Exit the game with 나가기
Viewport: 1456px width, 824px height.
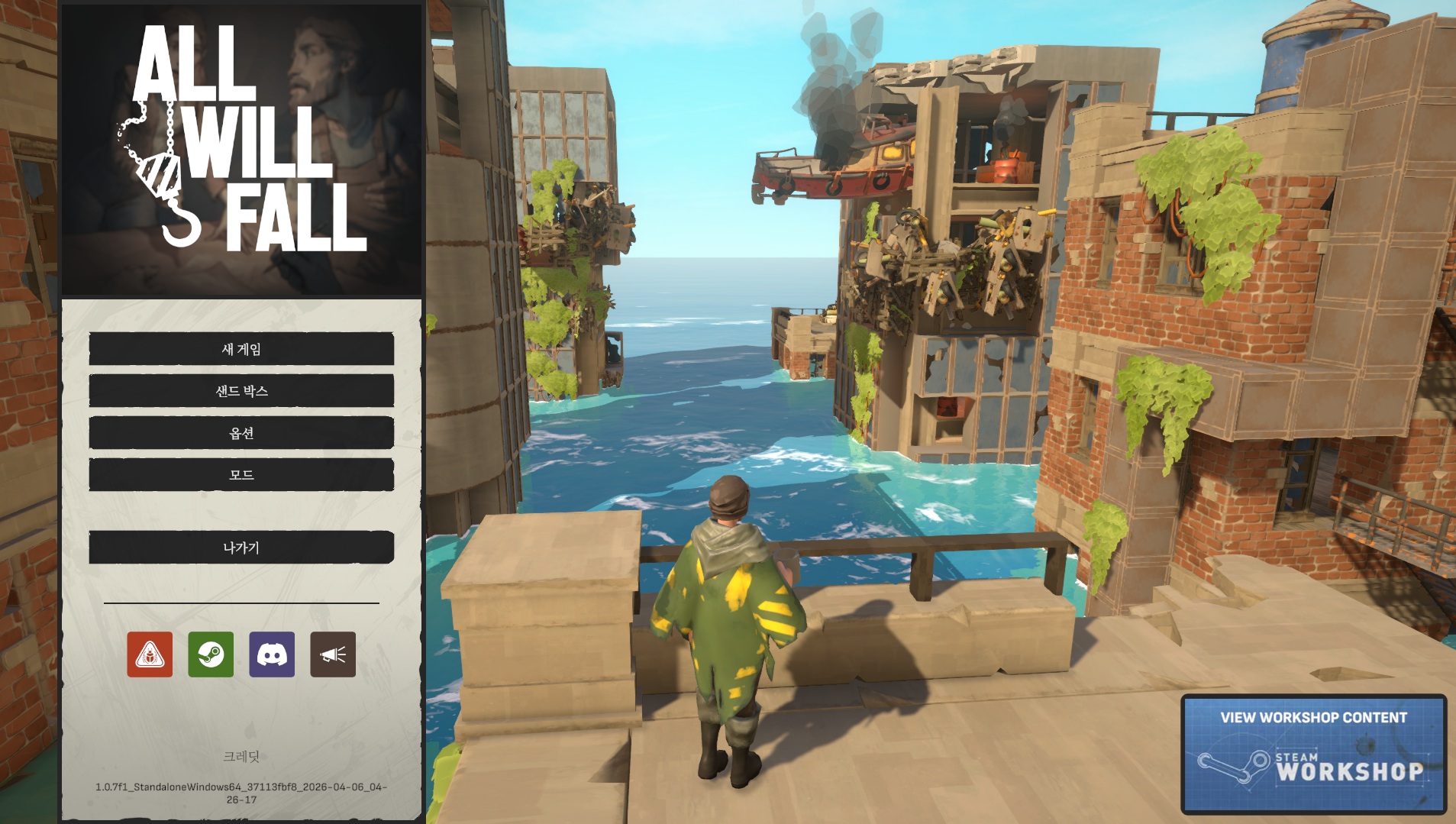(241, 548)
